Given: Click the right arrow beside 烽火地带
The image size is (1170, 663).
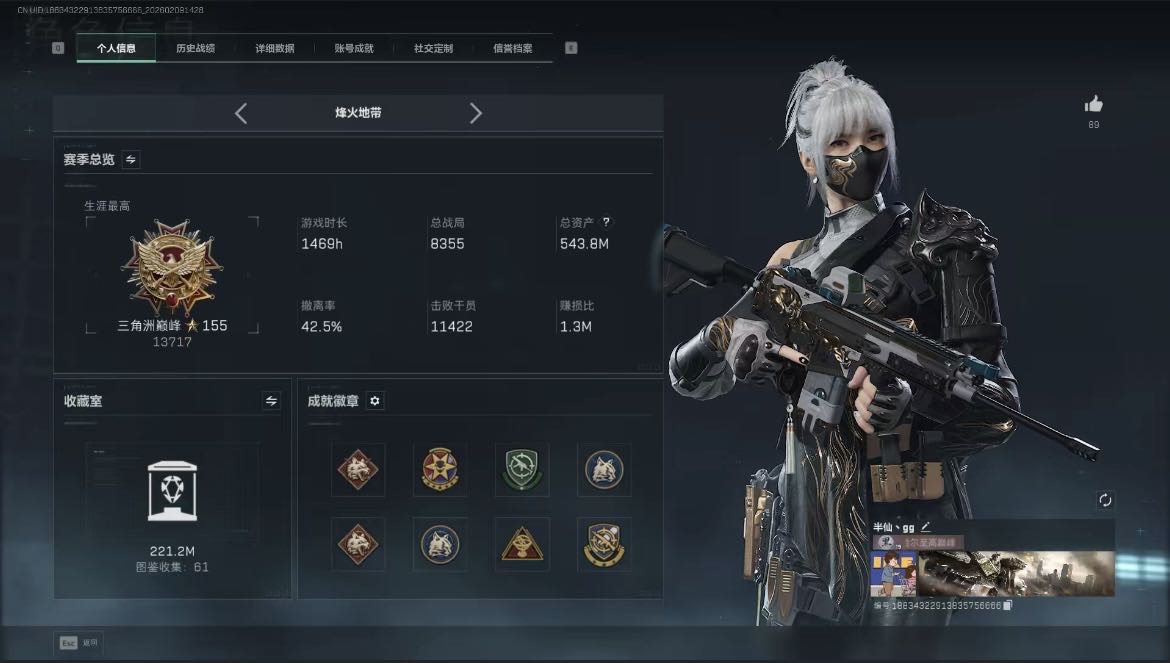Looking at the screenshot, I should coord(476,113).
